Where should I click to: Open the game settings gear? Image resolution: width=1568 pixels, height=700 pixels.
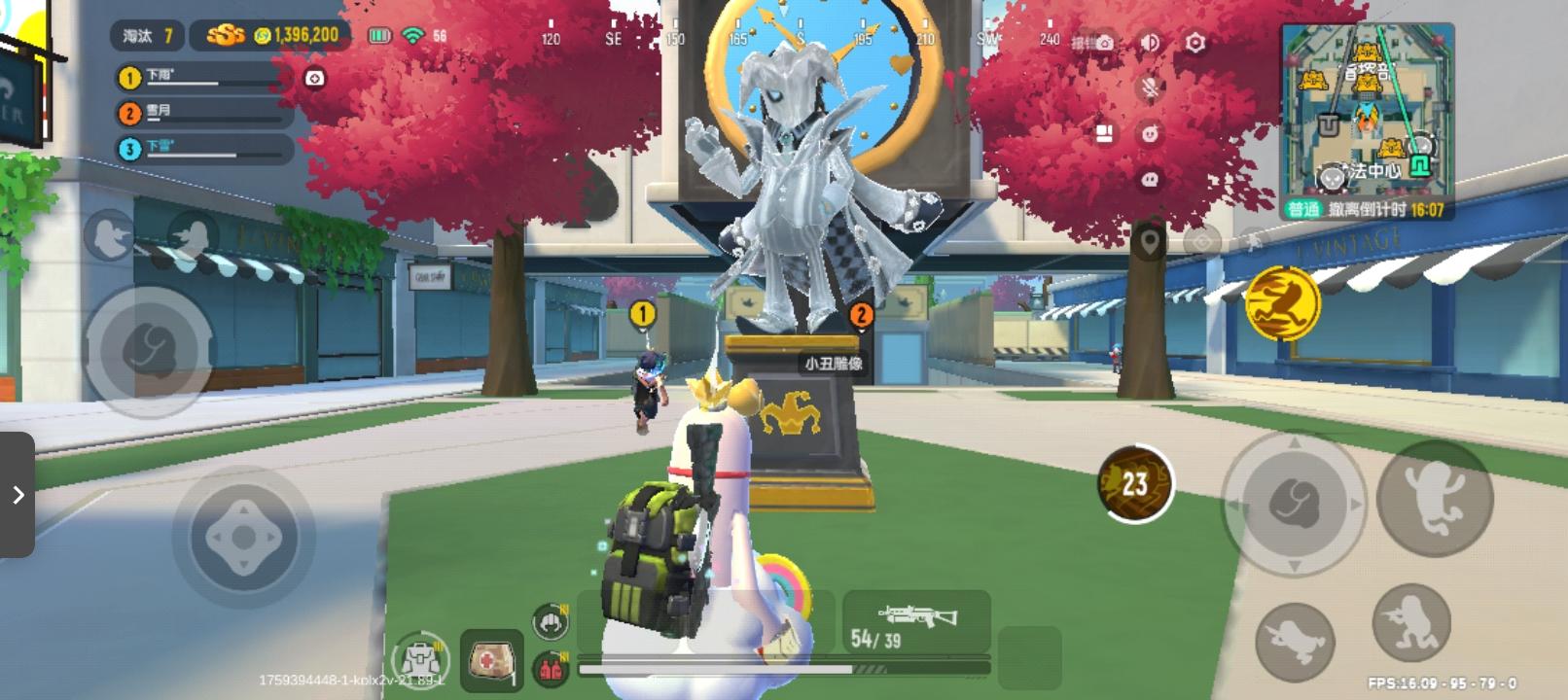[1194, 41]
